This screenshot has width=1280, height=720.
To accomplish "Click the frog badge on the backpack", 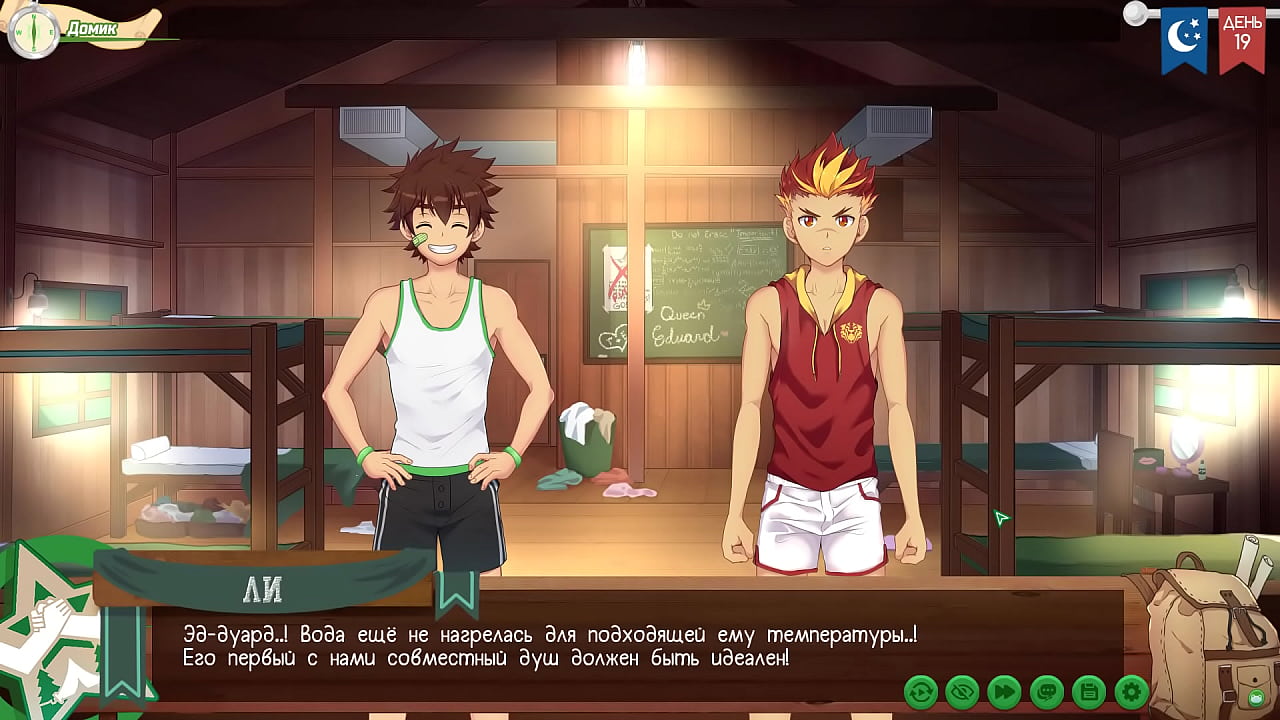I will click(x=1254, y=697).
